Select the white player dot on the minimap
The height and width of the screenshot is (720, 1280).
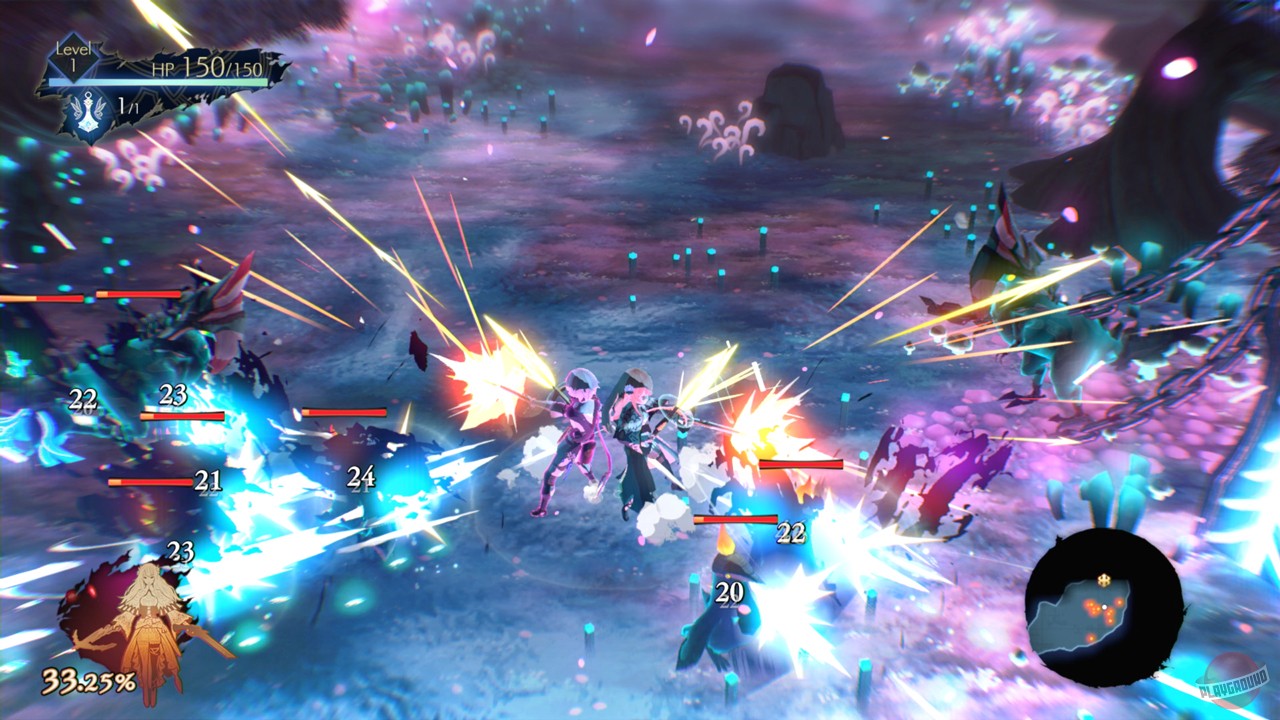tap(1104, 607)
